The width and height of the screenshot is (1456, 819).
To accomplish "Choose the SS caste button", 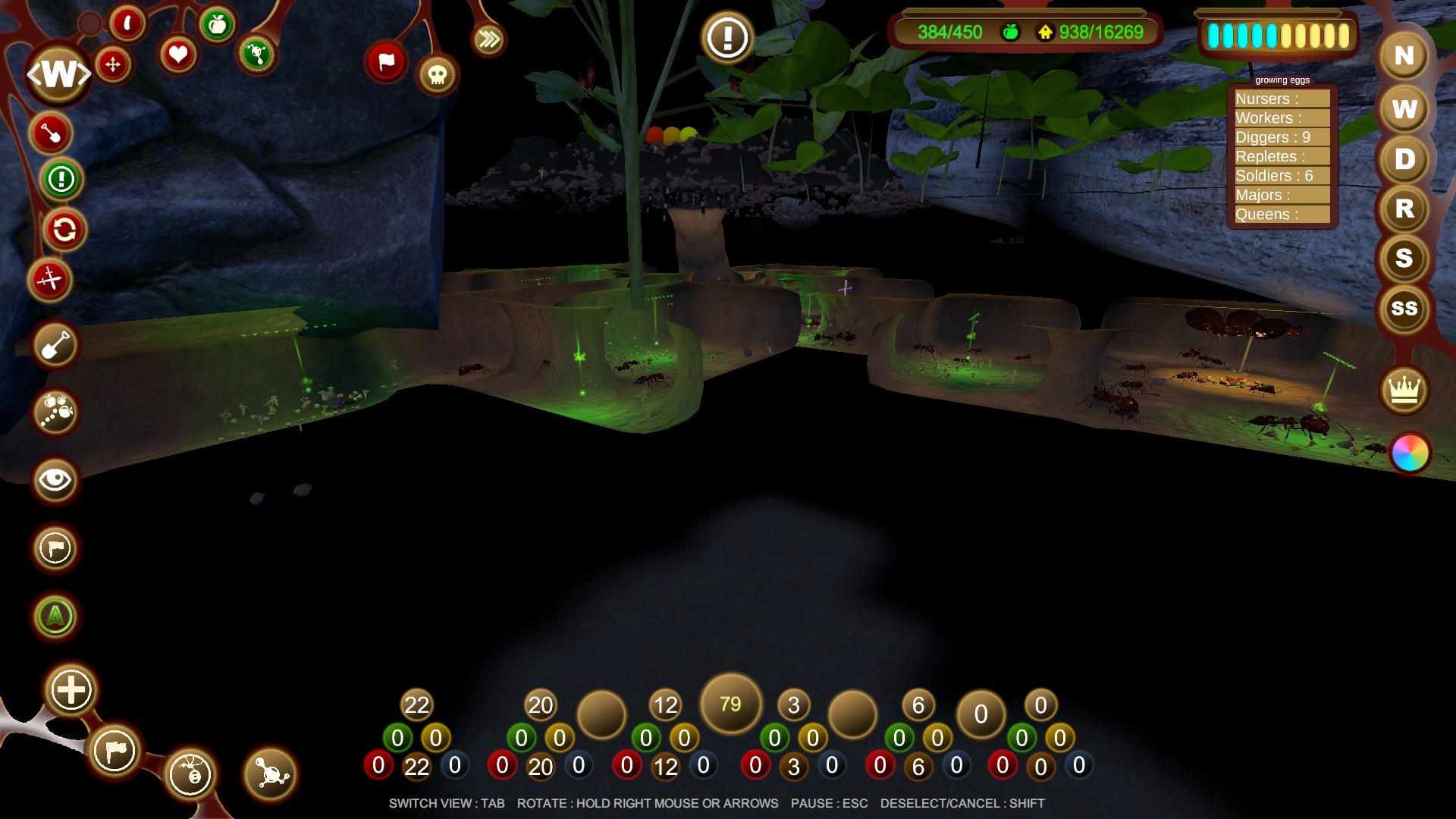I will (x=1404, y=309).
